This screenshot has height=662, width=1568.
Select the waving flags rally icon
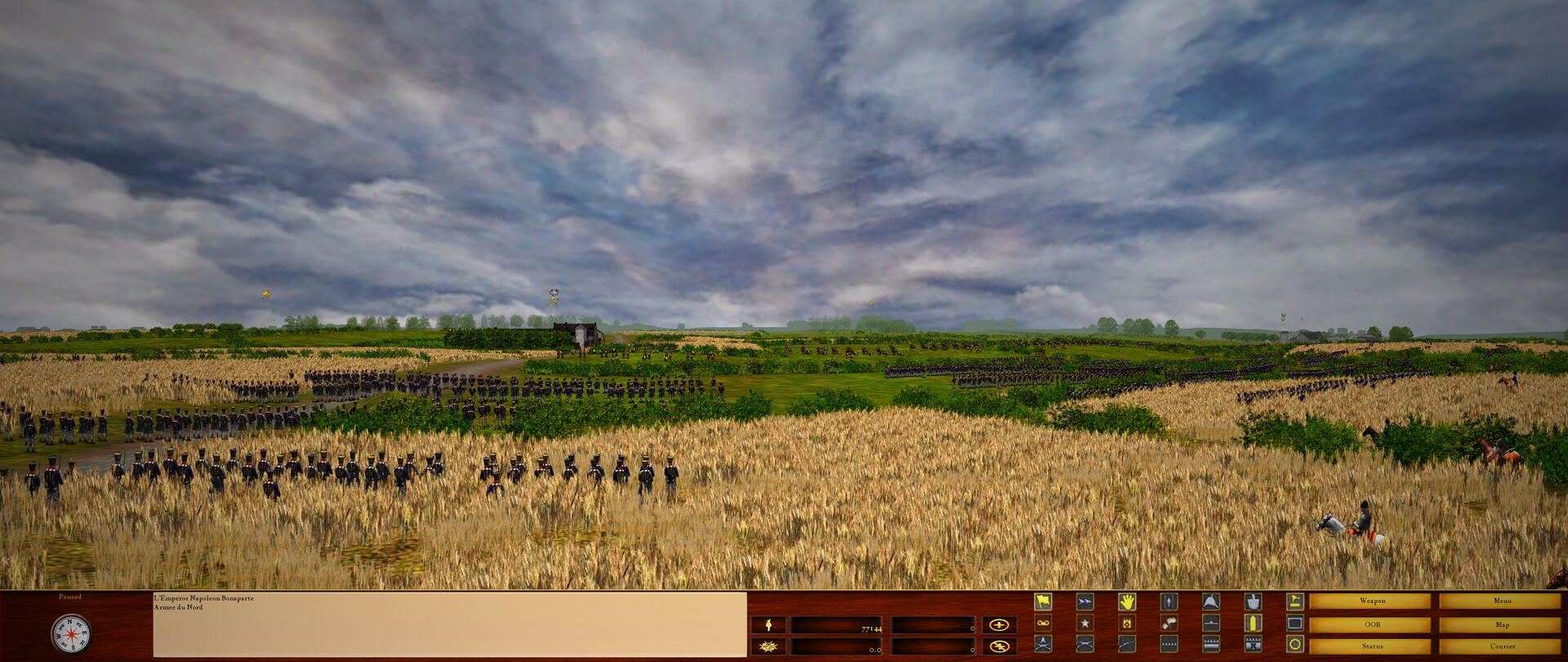coord(1169,623)
